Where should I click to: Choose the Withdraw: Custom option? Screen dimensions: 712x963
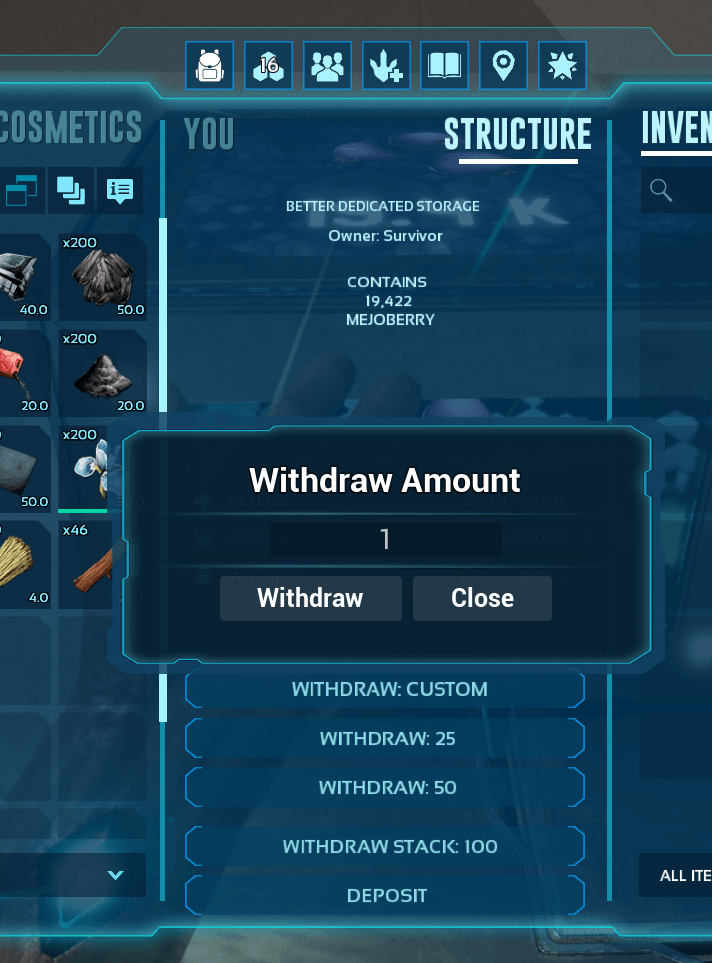pyautogui.click(x=389, y=689)
